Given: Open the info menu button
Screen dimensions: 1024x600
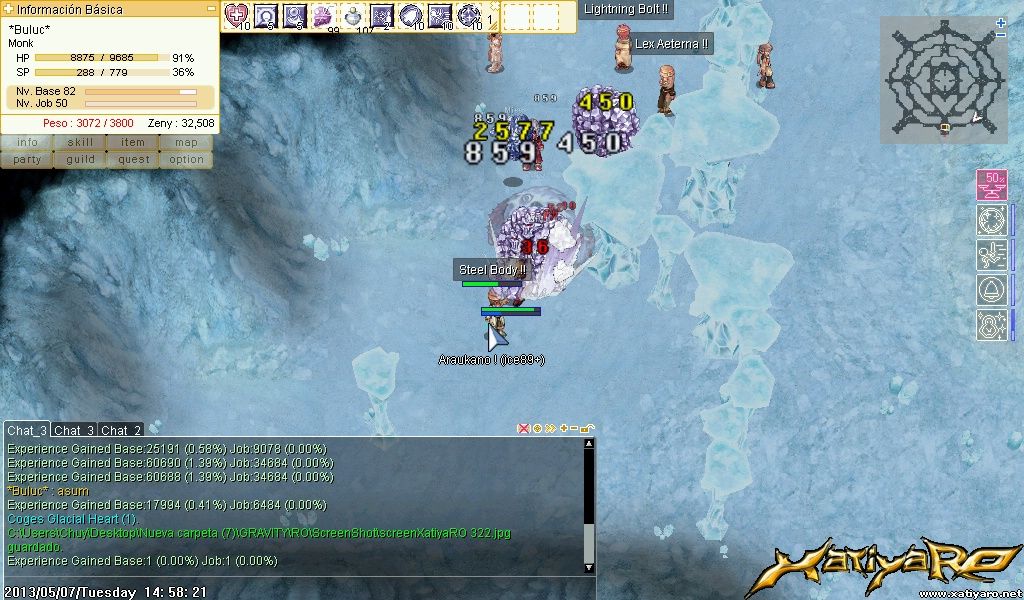Looking at the screenshot, I should pos(27,142).
